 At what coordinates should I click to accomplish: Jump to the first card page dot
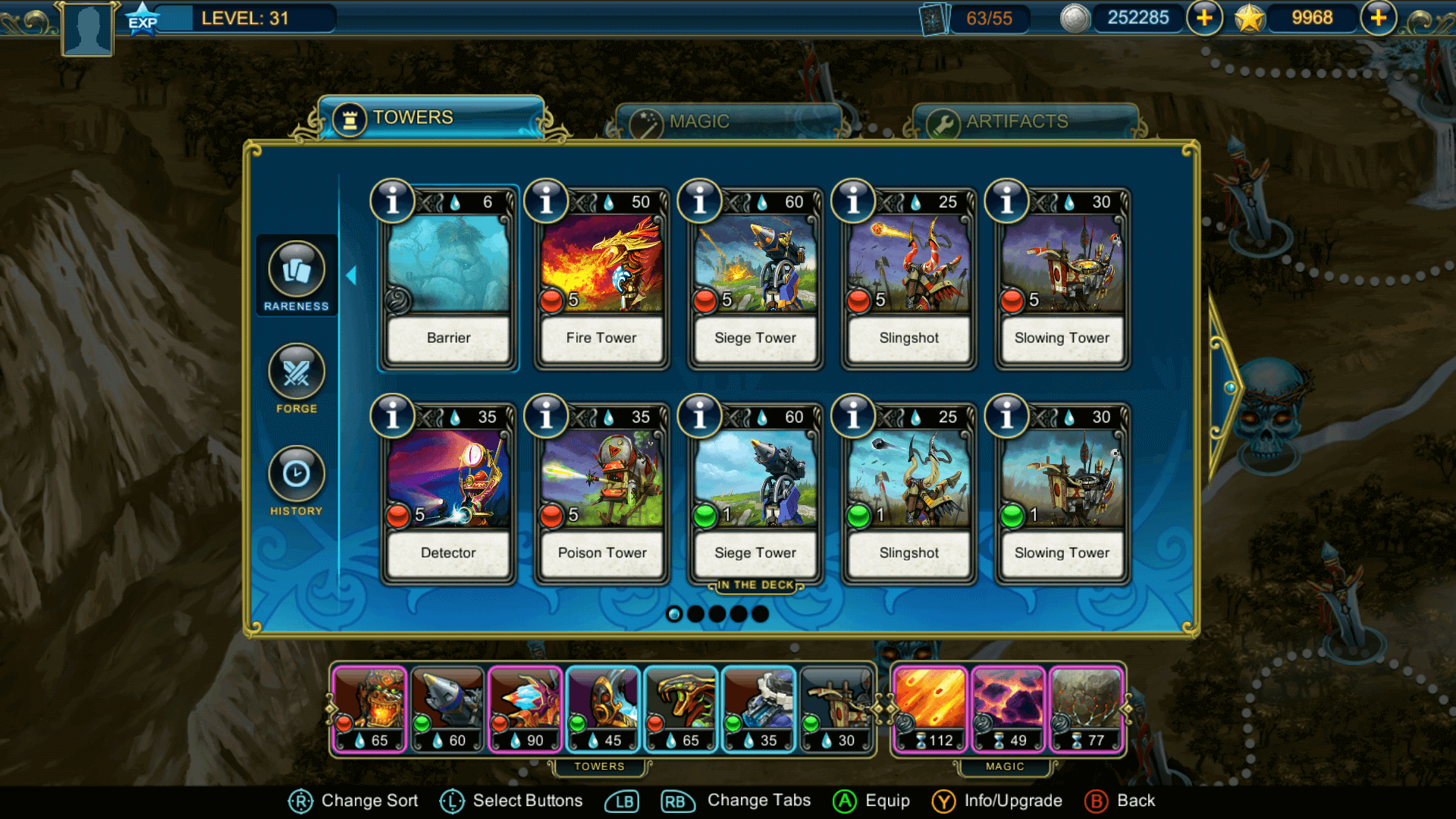(x=674, y=614)
